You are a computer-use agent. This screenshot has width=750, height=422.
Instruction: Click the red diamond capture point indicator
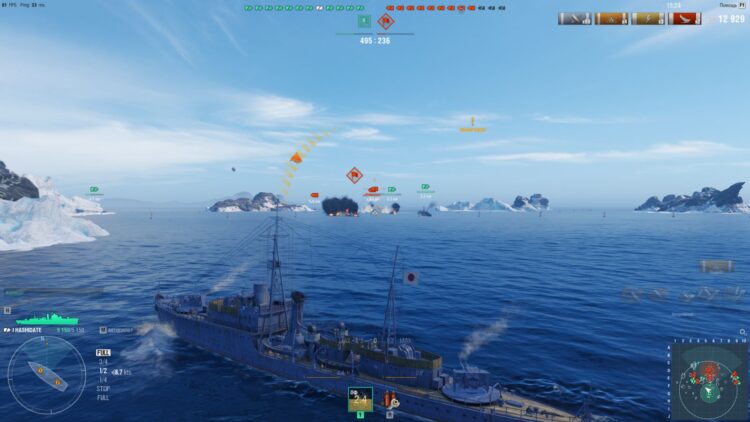click(x=386, y=20)
